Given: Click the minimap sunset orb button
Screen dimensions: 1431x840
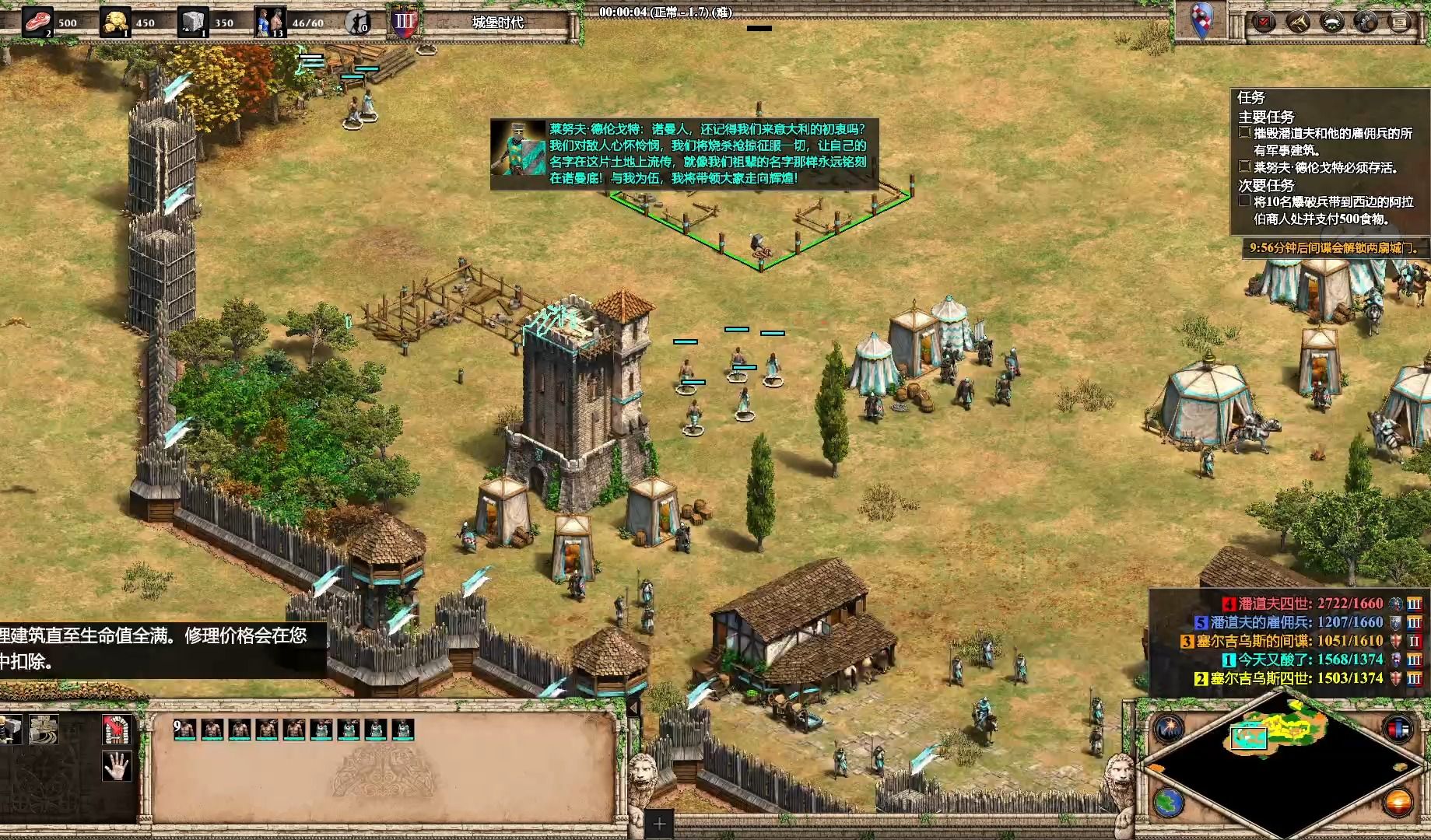Looking at the screenshot, I should click(x=1398, y=803).
